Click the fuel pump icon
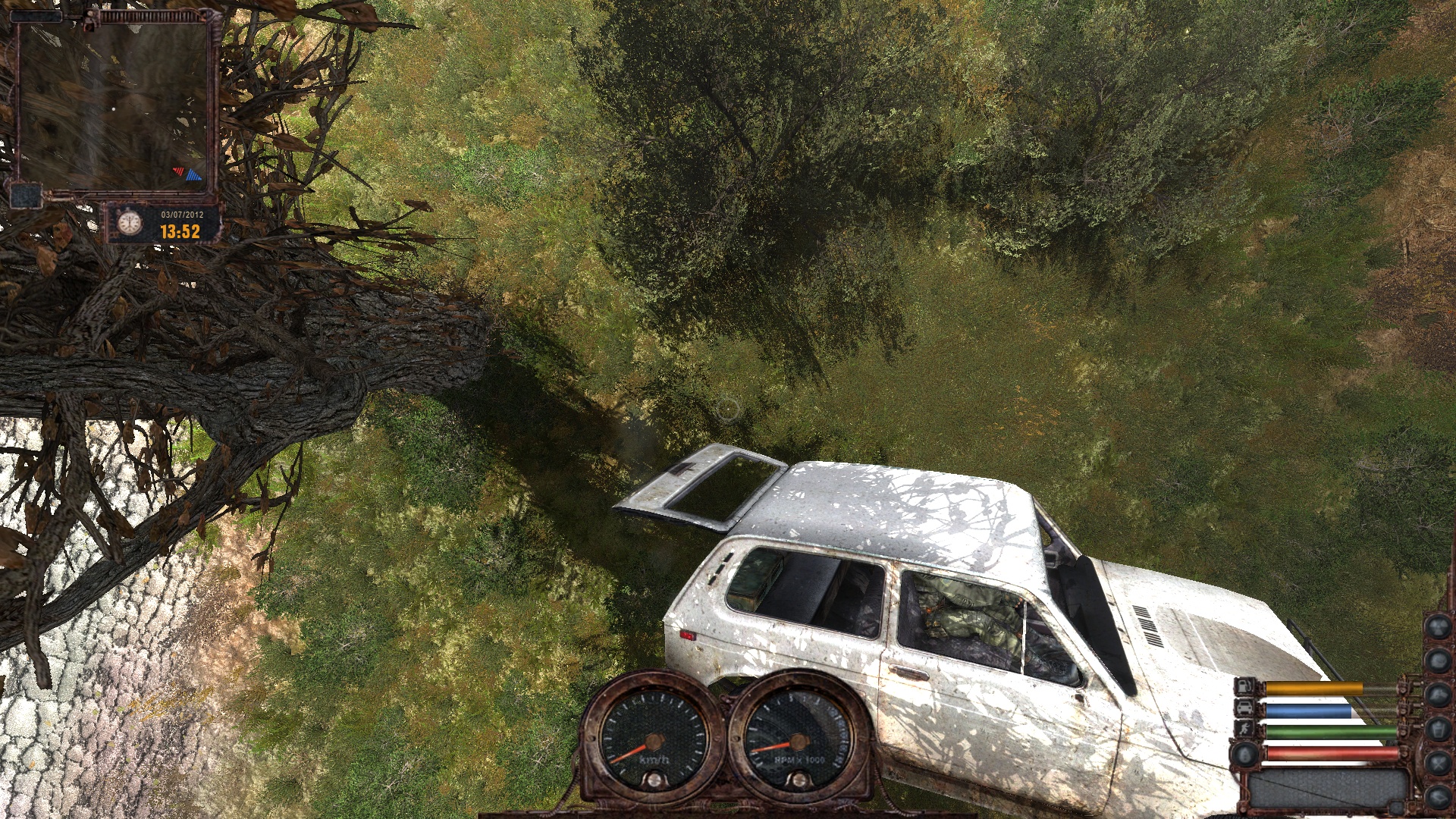The height and width of the screenshot is (819, 1456). point(1246,688)
